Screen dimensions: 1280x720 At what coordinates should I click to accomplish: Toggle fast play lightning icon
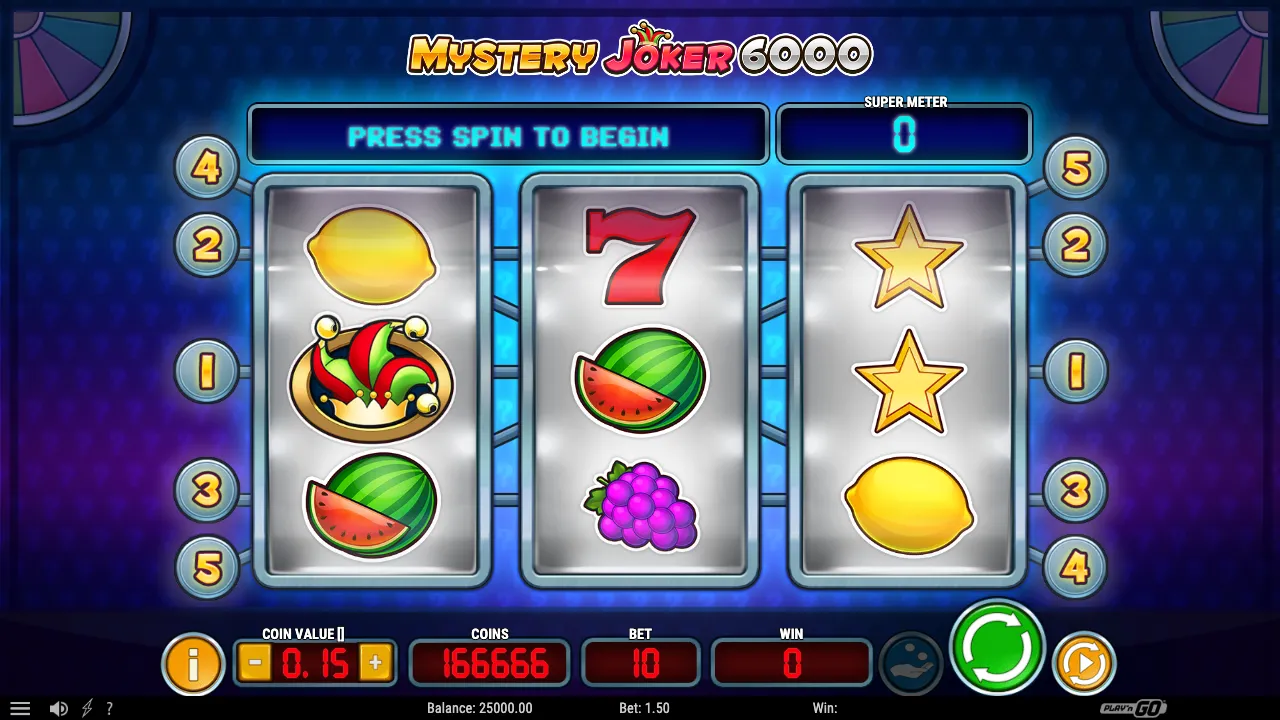point(85,708)
